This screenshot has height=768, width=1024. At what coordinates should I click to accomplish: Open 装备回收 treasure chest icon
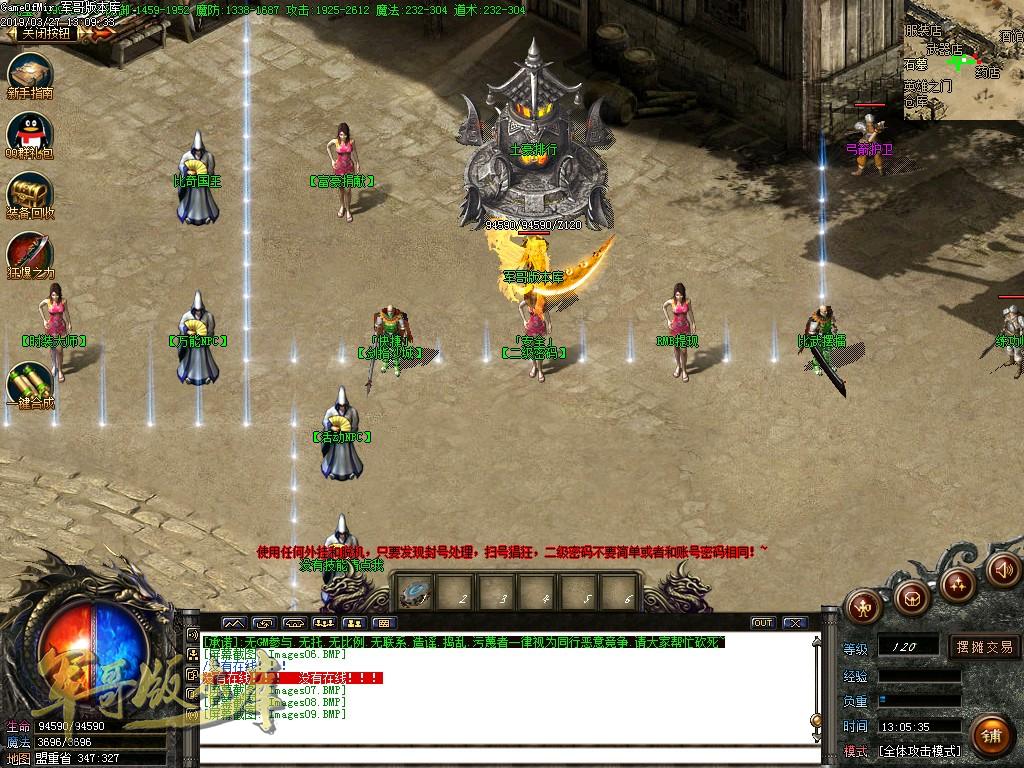pyautogui.click(x=30, y=193)
